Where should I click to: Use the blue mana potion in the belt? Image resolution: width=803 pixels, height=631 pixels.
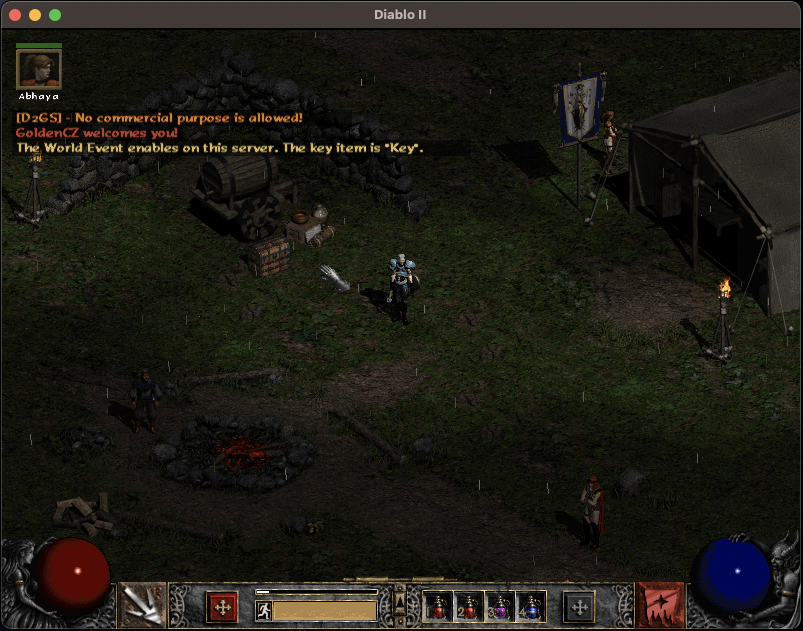click(x=531, y=606)
